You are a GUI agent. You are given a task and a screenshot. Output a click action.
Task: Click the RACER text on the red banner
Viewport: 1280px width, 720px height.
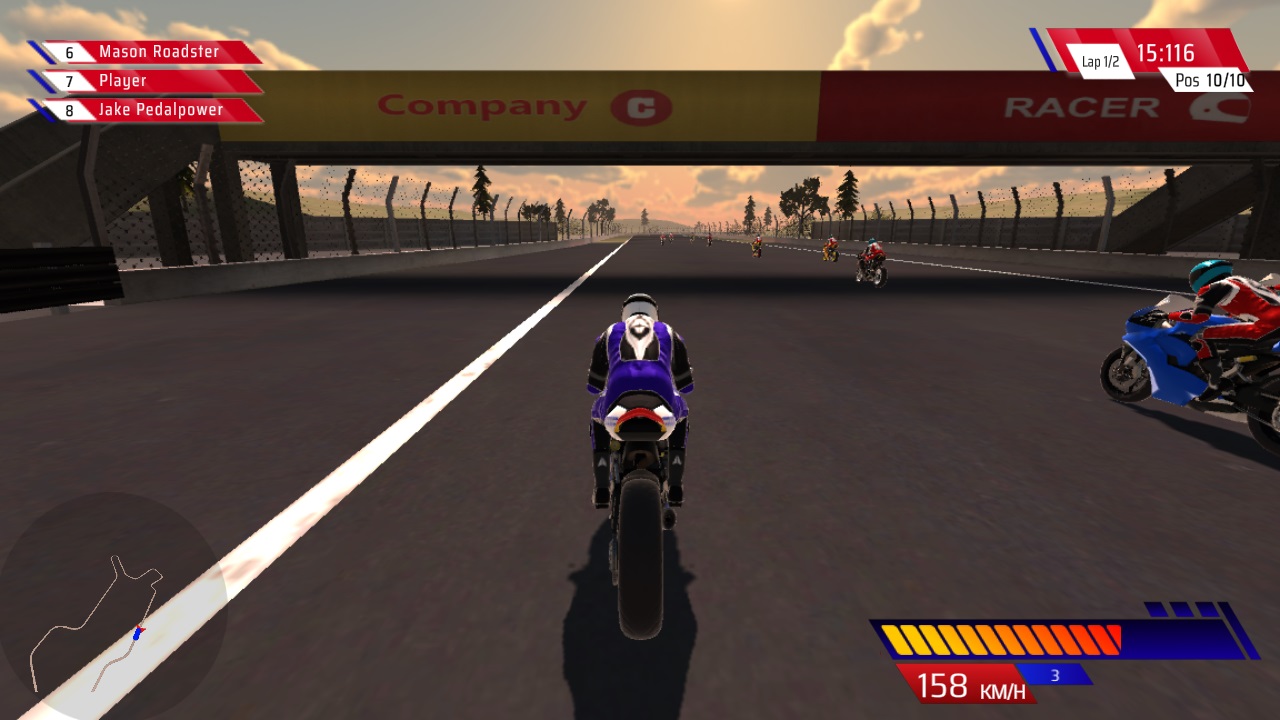[x=1081, y=106]
